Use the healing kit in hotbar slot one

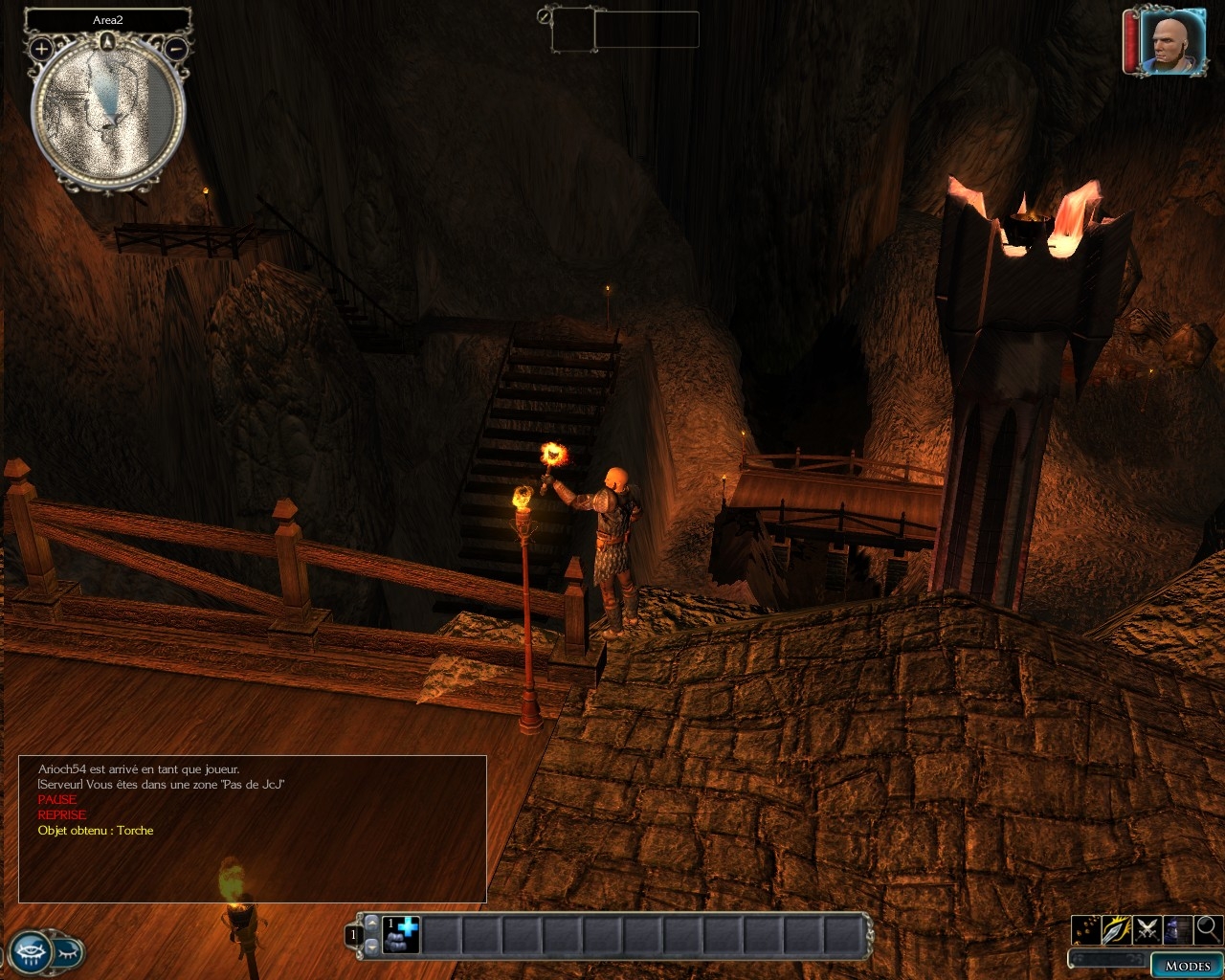[401, 934]
